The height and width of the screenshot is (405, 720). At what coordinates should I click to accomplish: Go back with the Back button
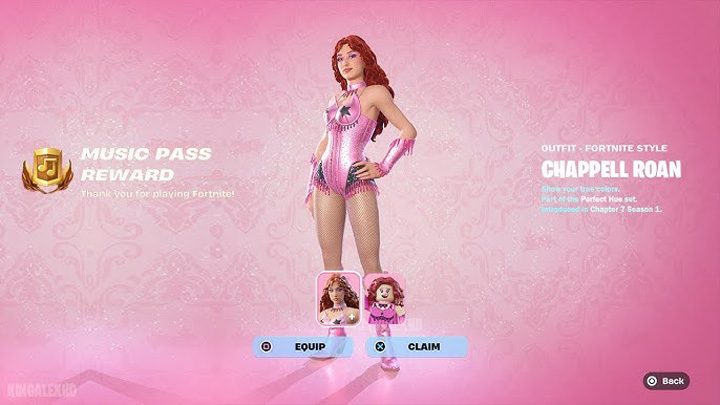click(666, 381)
